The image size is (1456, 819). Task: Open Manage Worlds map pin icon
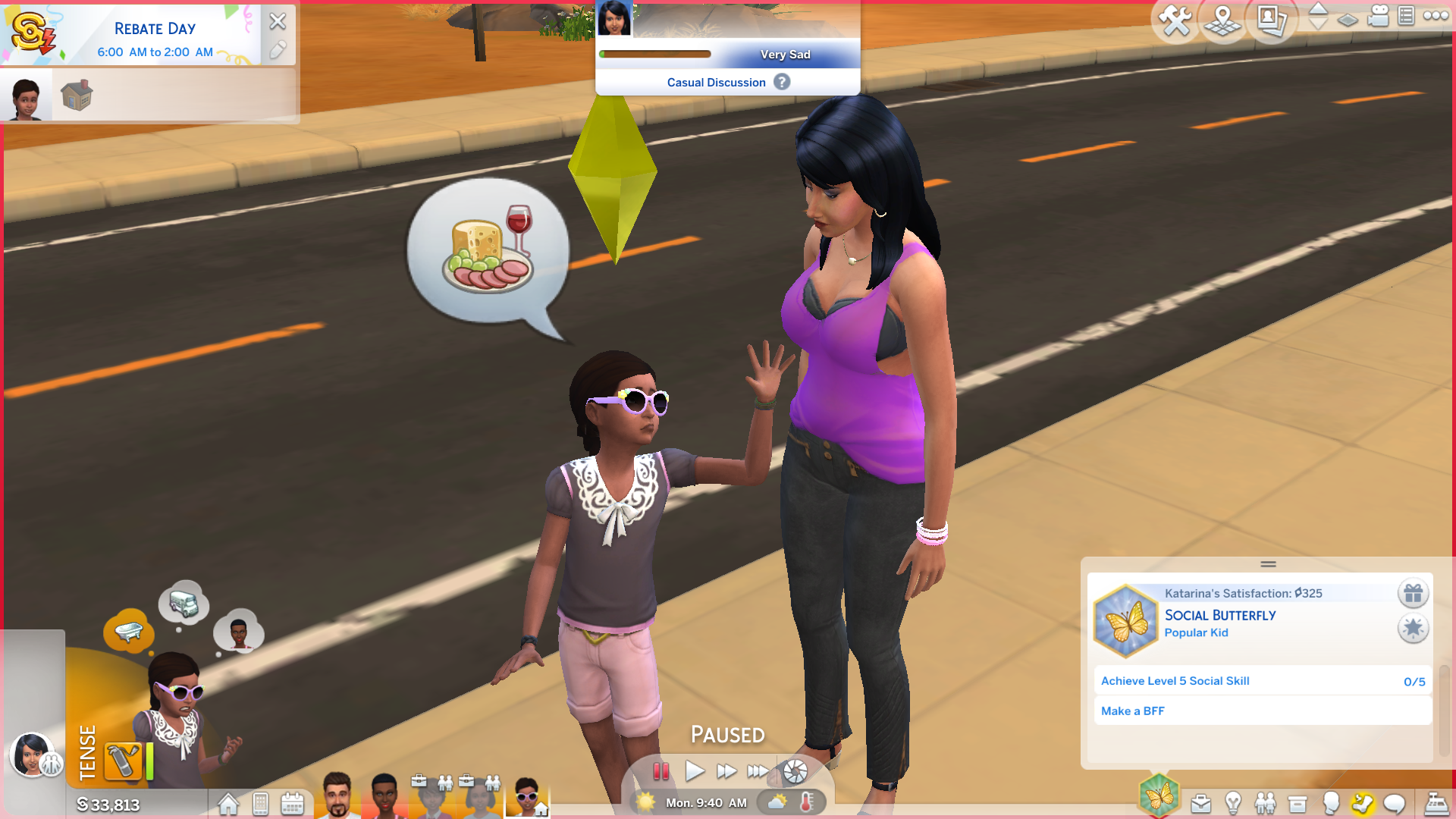point(1222,20)
